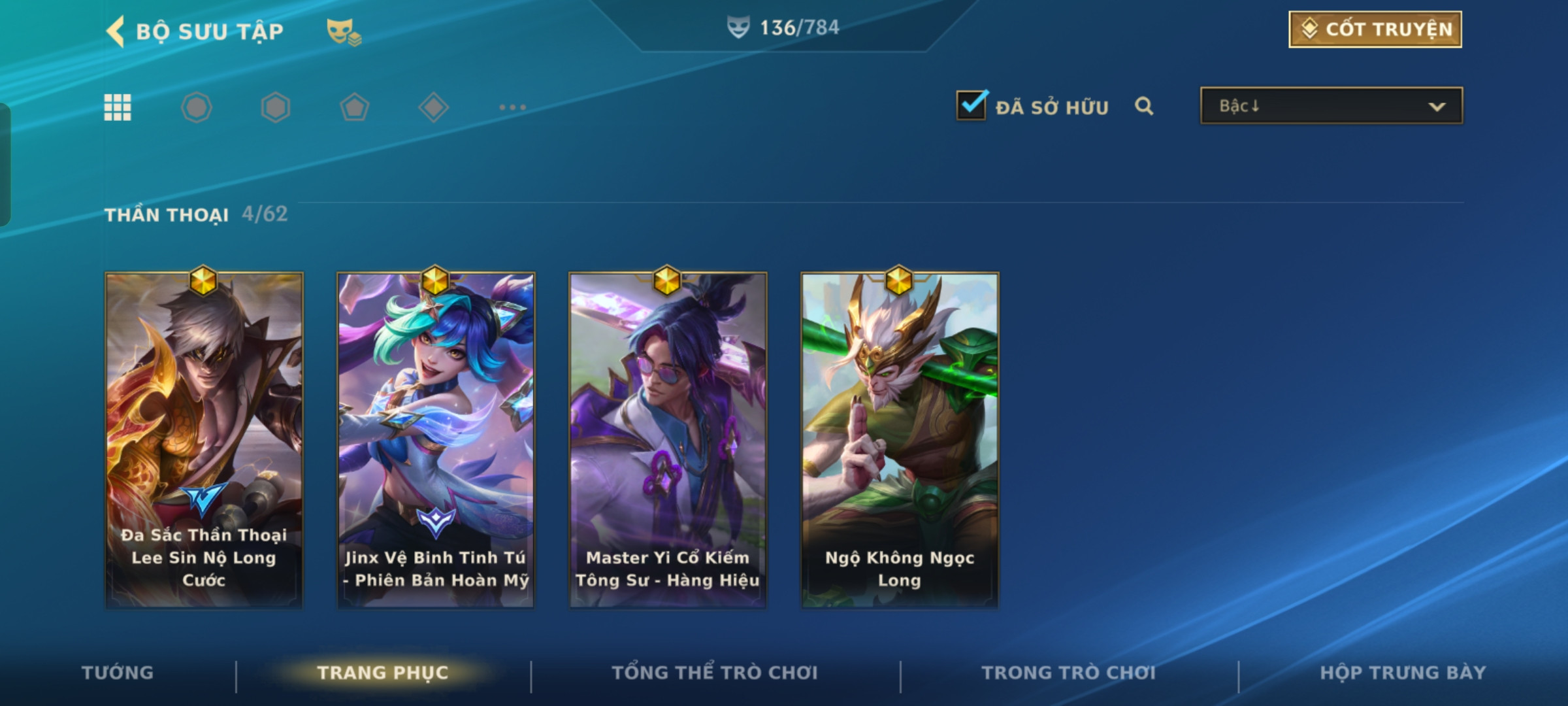Filter skins by the pentagon rarity icon
The width and height of the screenshot is (1568, 706).
point(354,107)
